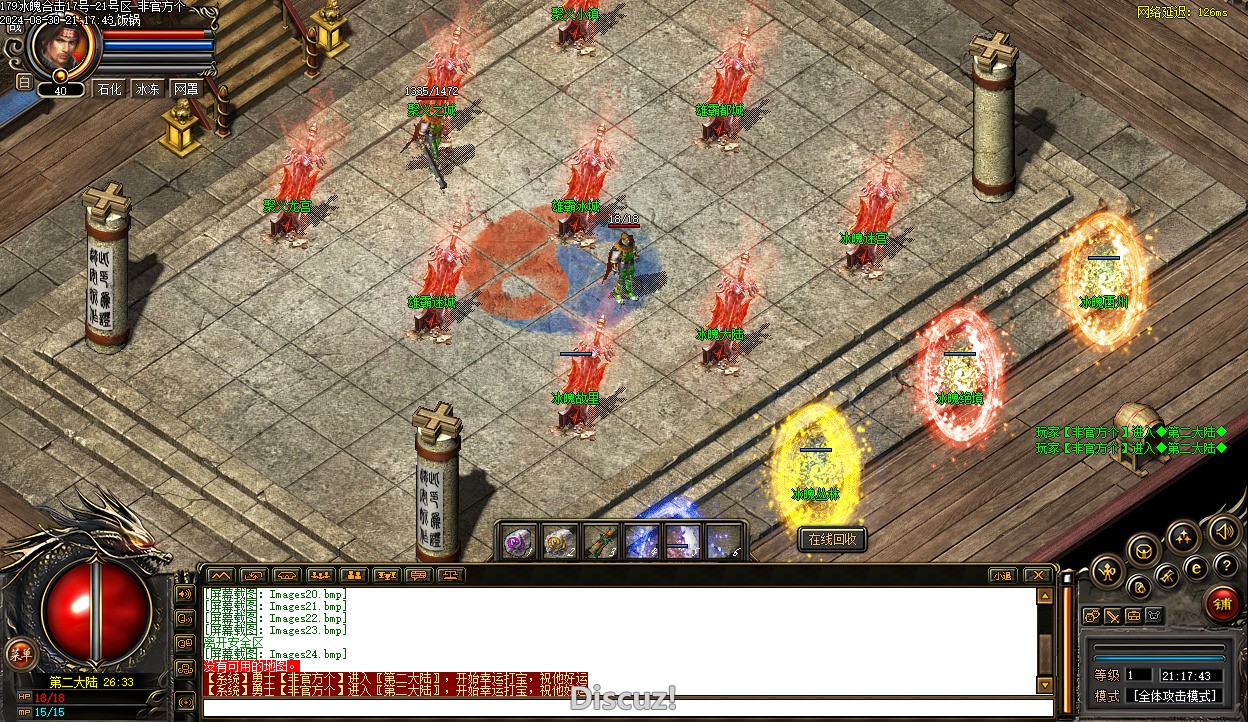Select the 网罩 net status button
This screenshot has width=1248, height=722.
(x=185, y=89)
